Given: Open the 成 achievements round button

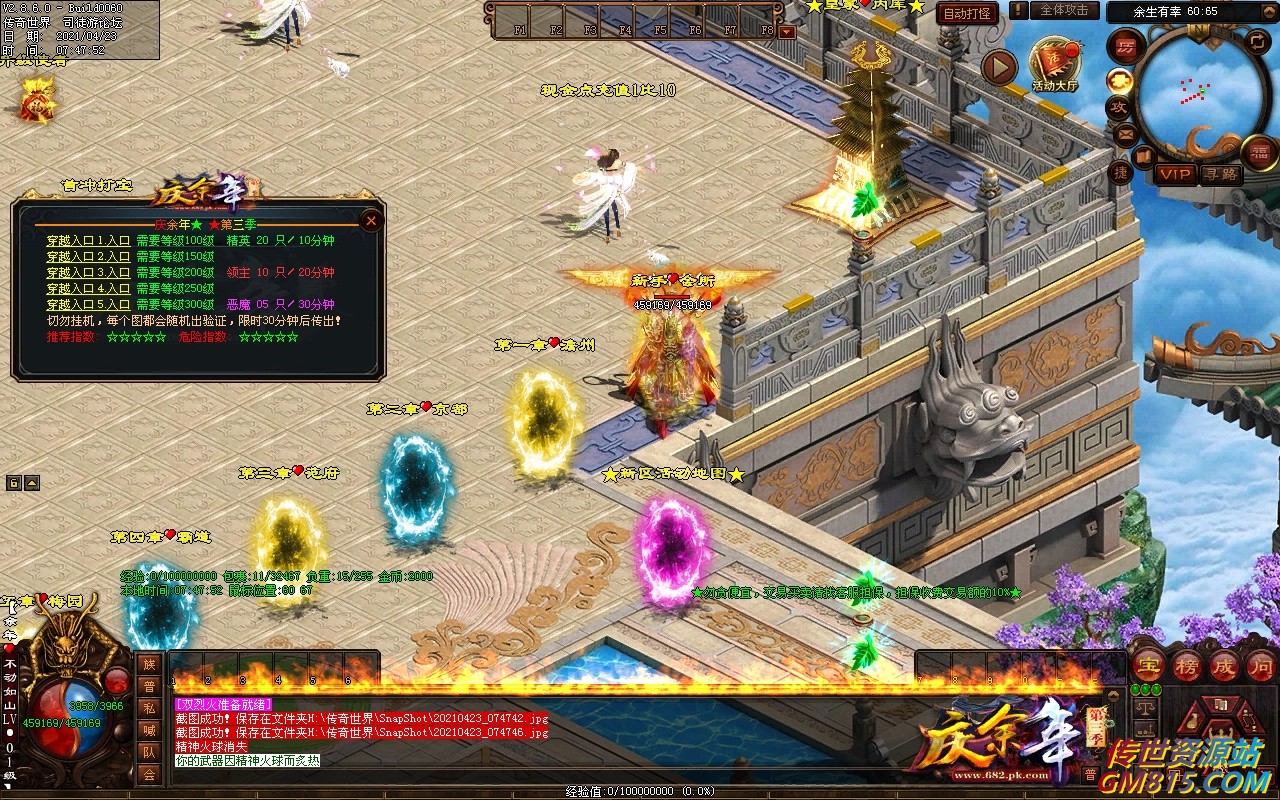Looking at the screenshot, I should point(1224,665).
